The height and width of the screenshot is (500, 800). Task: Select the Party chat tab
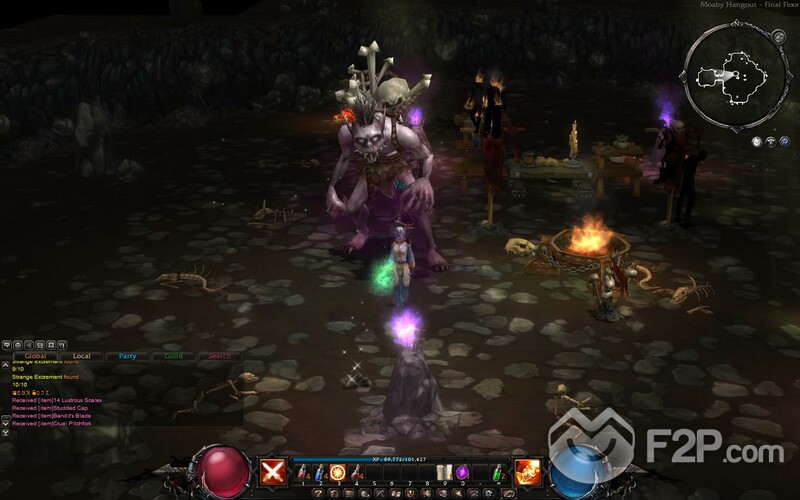128,355
